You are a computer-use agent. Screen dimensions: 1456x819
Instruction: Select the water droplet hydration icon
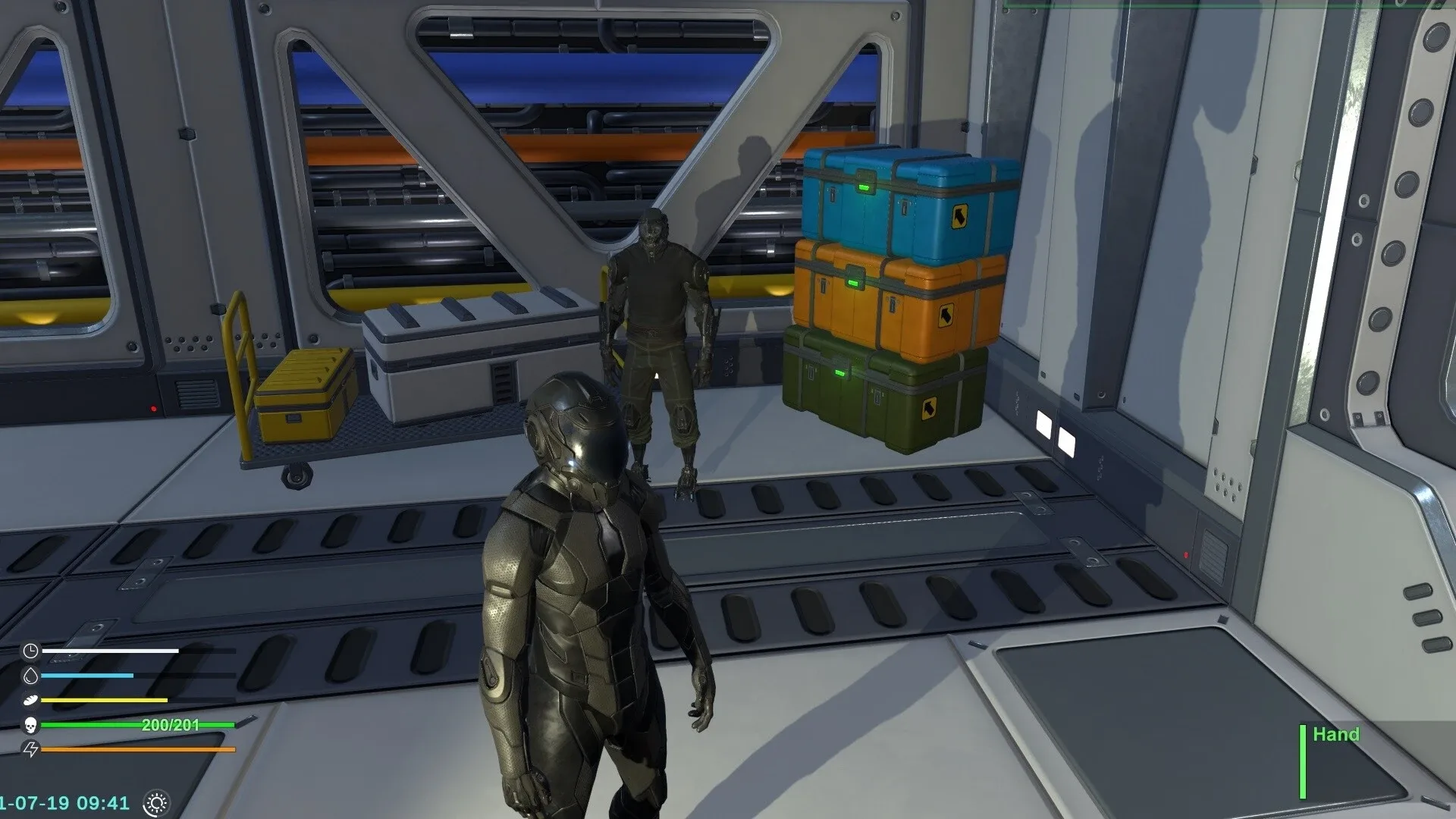[31, 675]
